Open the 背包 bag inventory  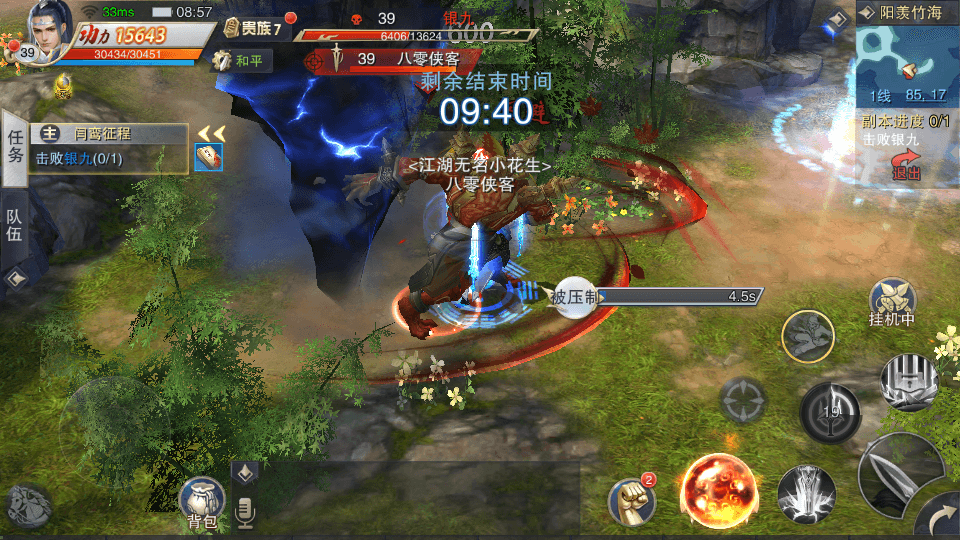coord(201,502)
